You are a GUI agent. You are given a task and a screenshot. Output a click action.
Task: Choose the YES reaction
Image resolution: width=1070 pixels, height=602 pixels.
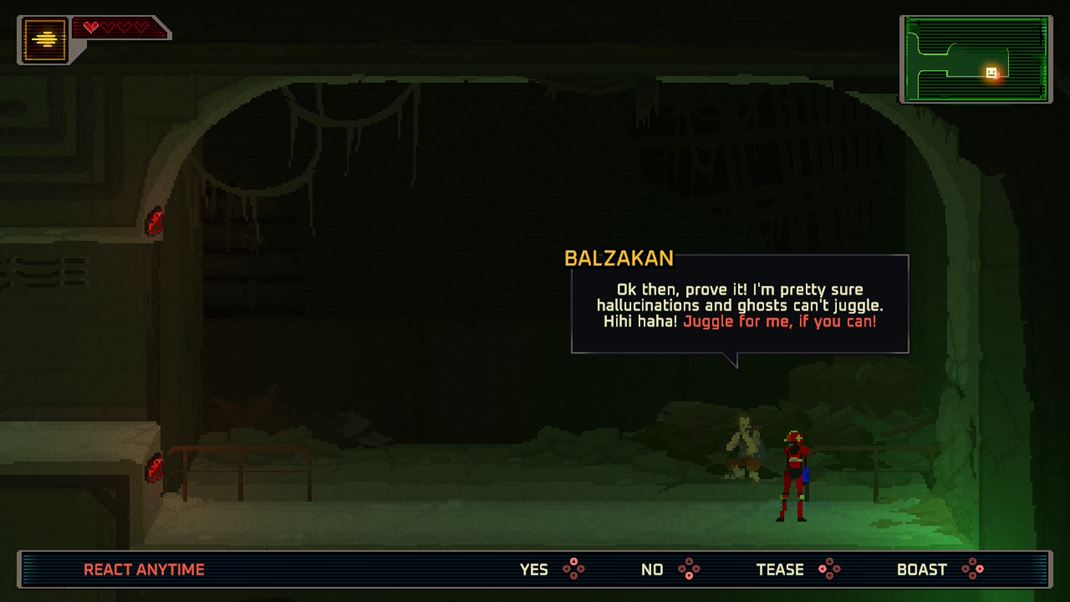point(550,570)
